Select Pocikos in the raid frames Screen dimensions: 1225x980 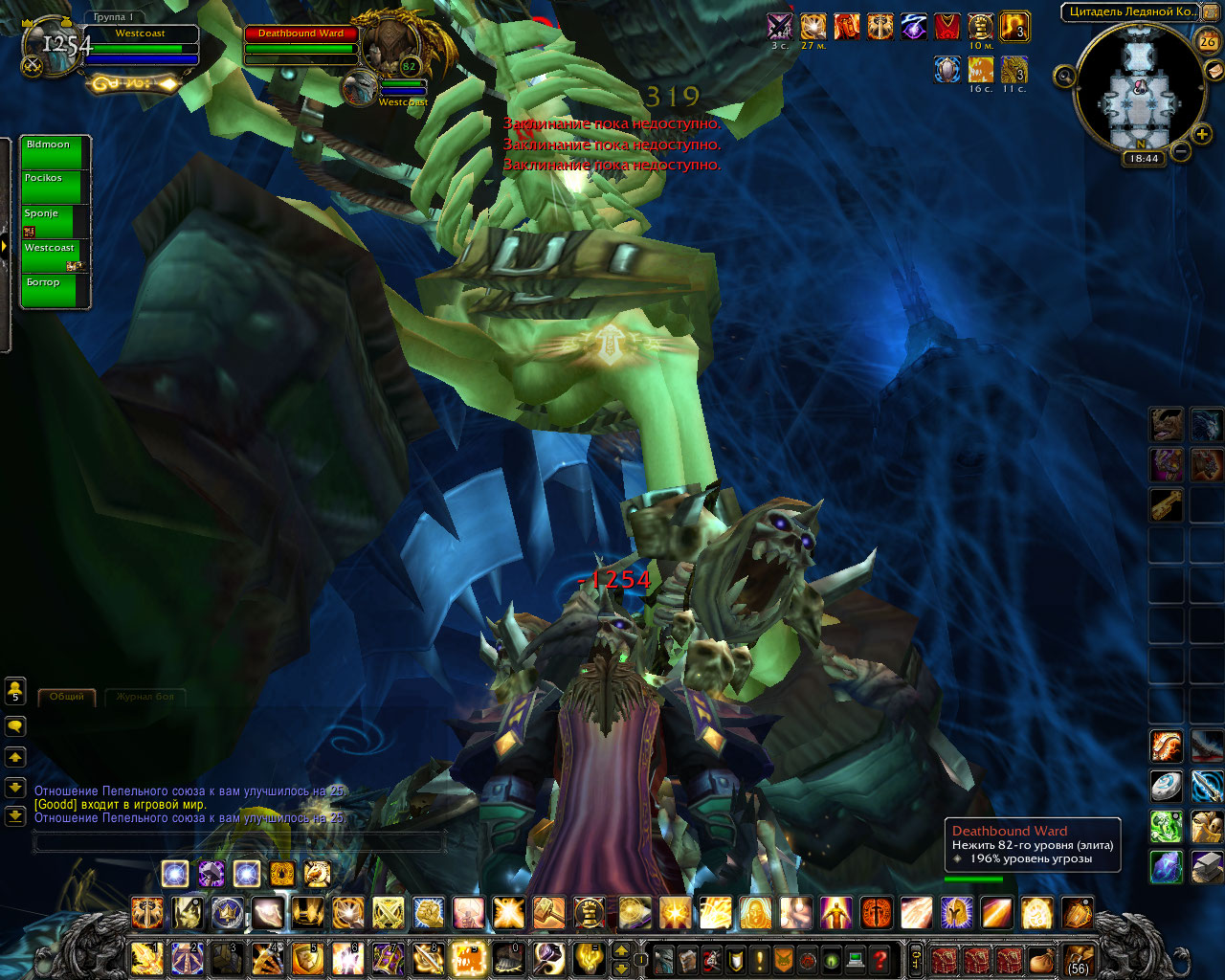(x=55, y=187)
